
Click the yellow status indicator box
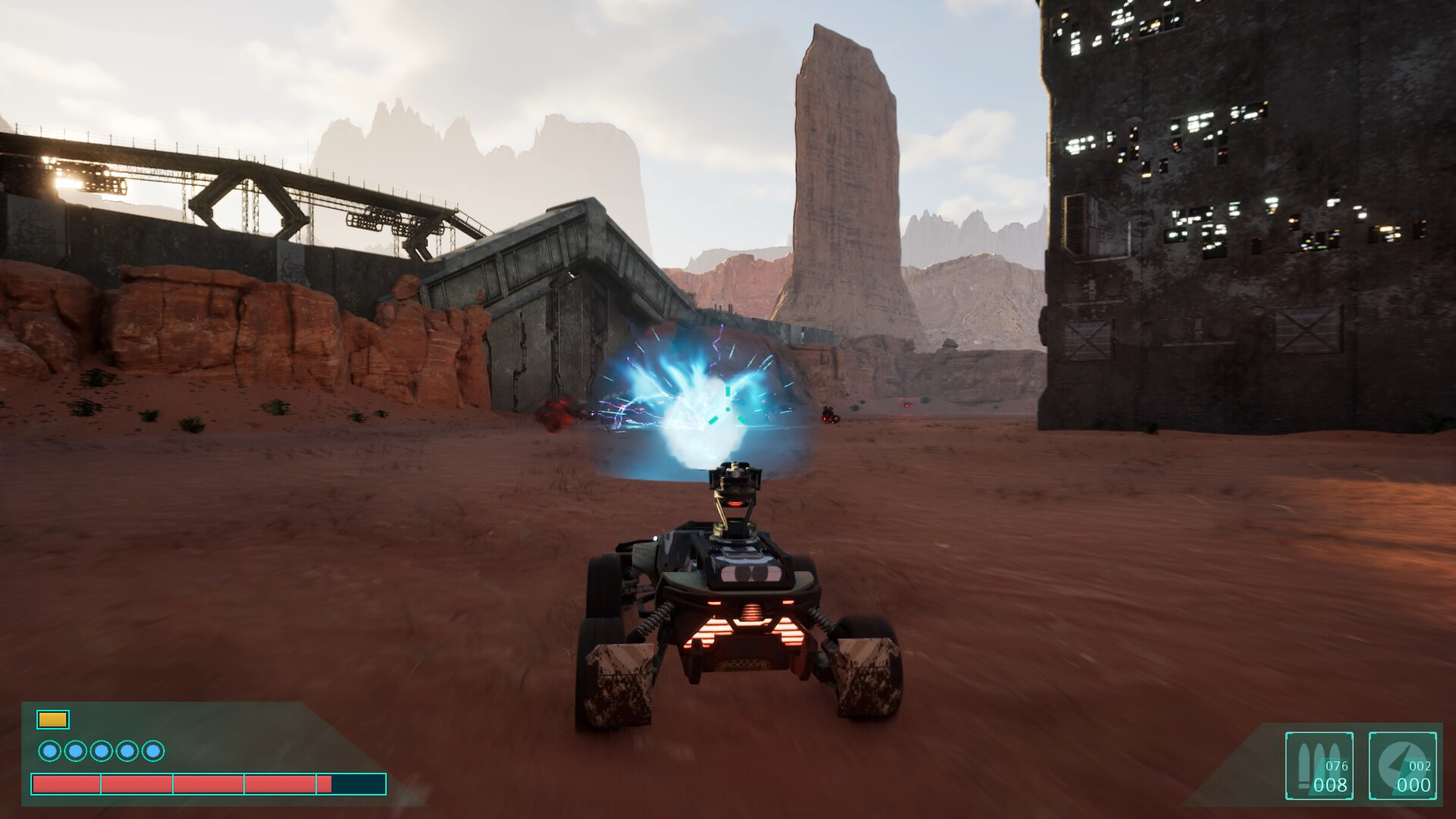point(52,718)
